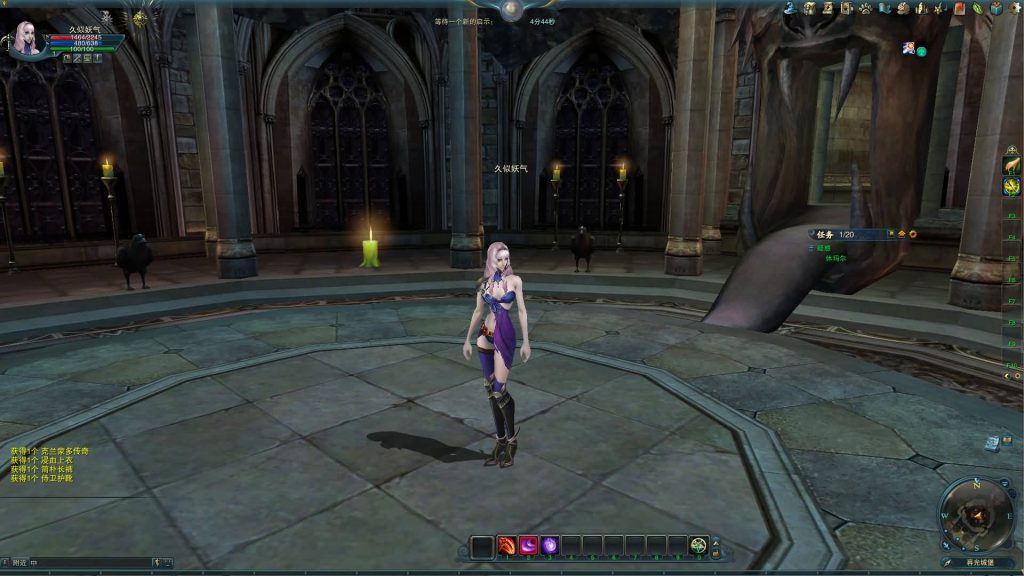Activate the red claw slash skill
The width and height of the screenshot is (1024, 576).
[507, 546]
